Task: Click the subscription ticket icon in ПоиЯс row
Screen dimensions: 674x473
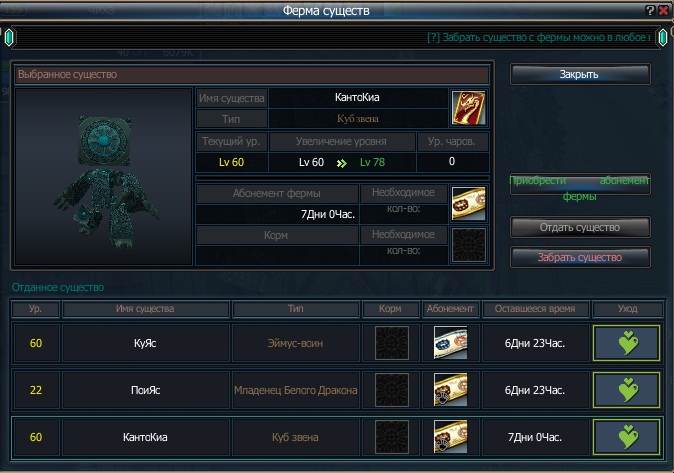Action: pos(449,390)
